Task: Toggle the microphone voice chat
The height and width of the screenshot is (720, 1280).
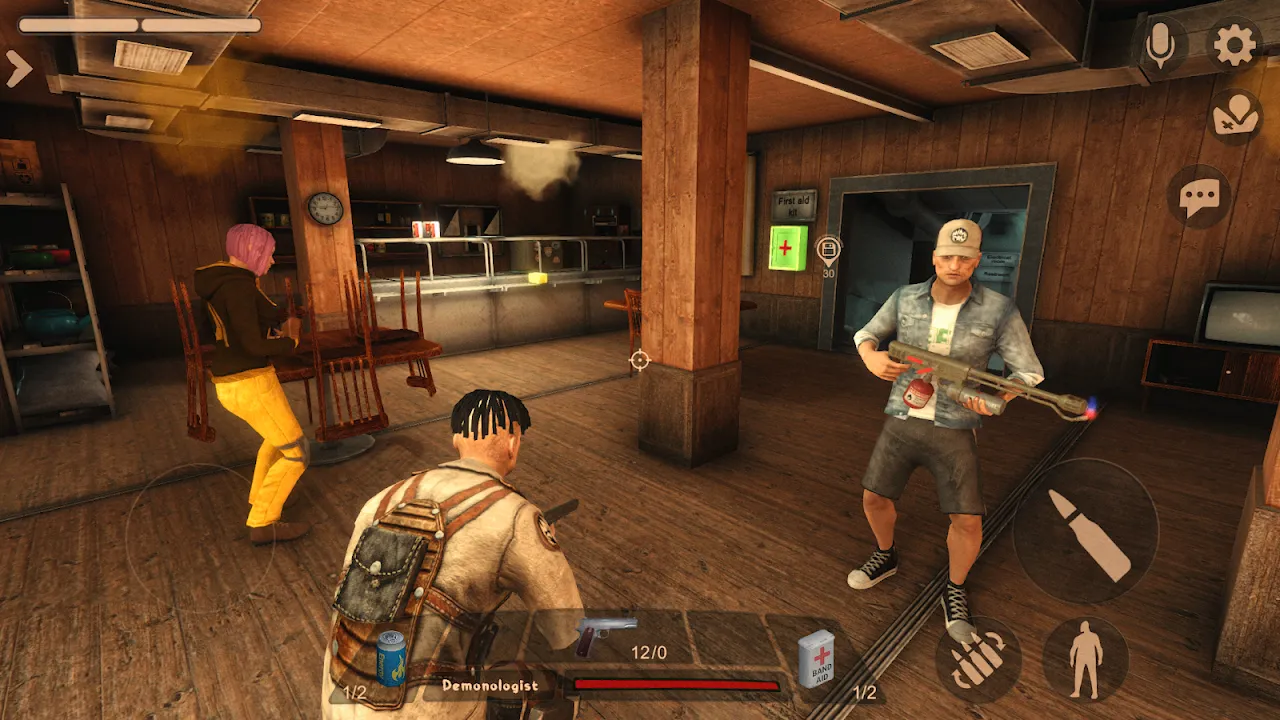Action: pos(1161,45)
